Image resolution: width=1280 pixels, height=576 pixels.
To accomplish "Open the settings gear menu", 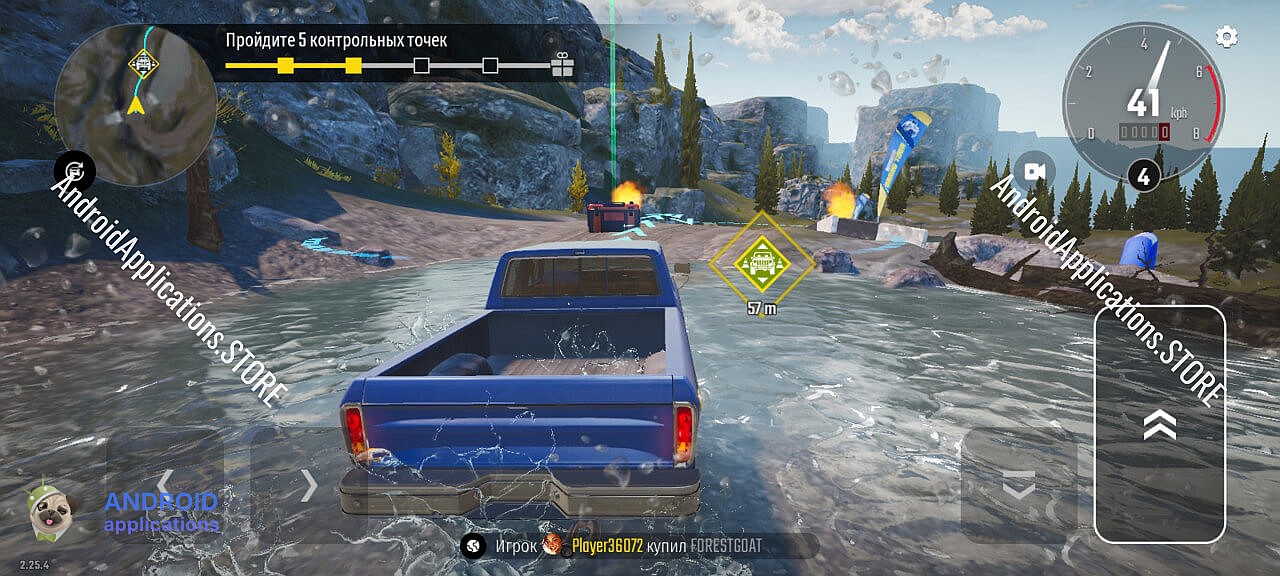I will point(1226,37).
